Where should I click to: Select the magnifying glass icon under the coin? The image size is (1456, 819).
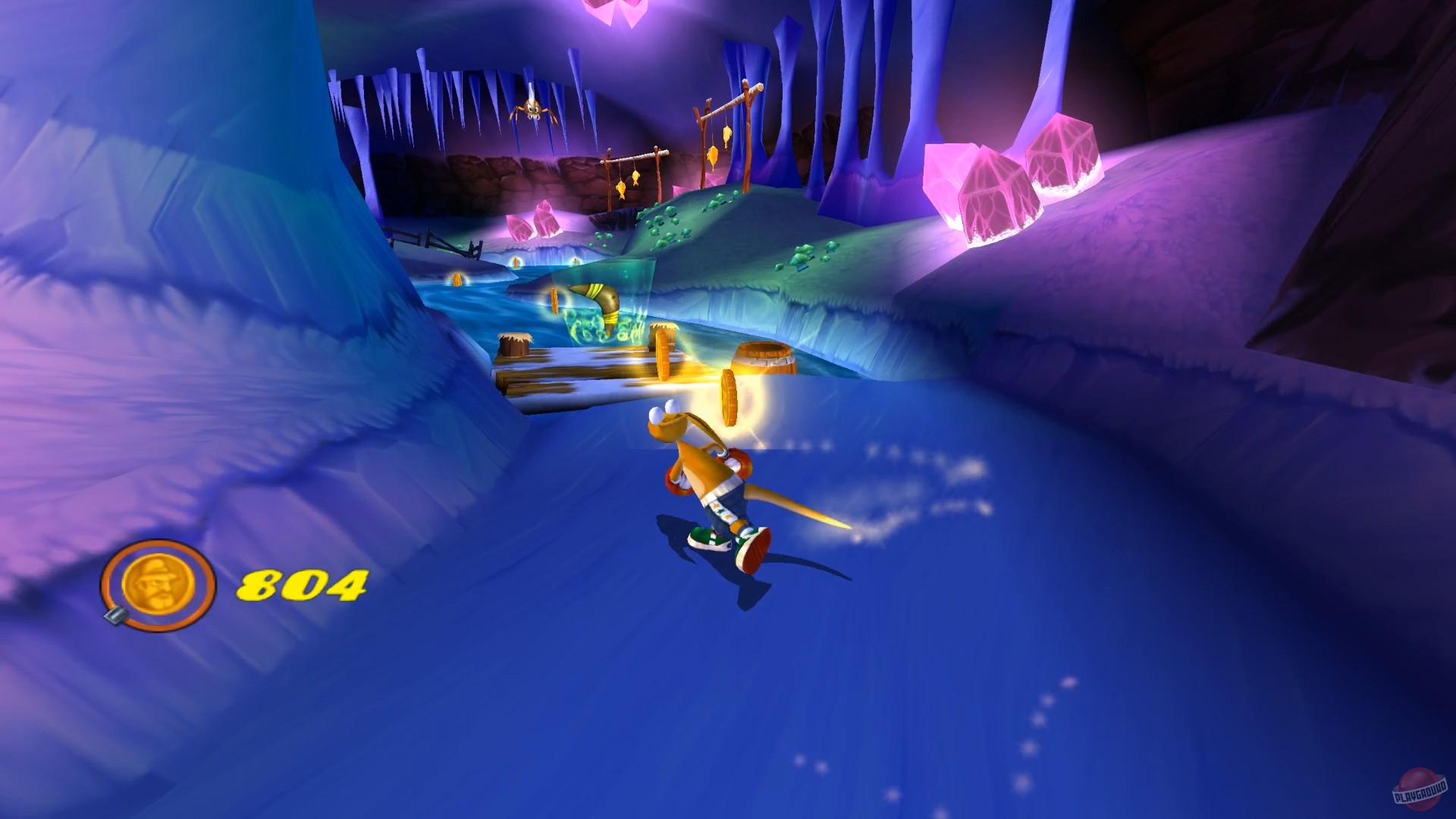(115, 616)
